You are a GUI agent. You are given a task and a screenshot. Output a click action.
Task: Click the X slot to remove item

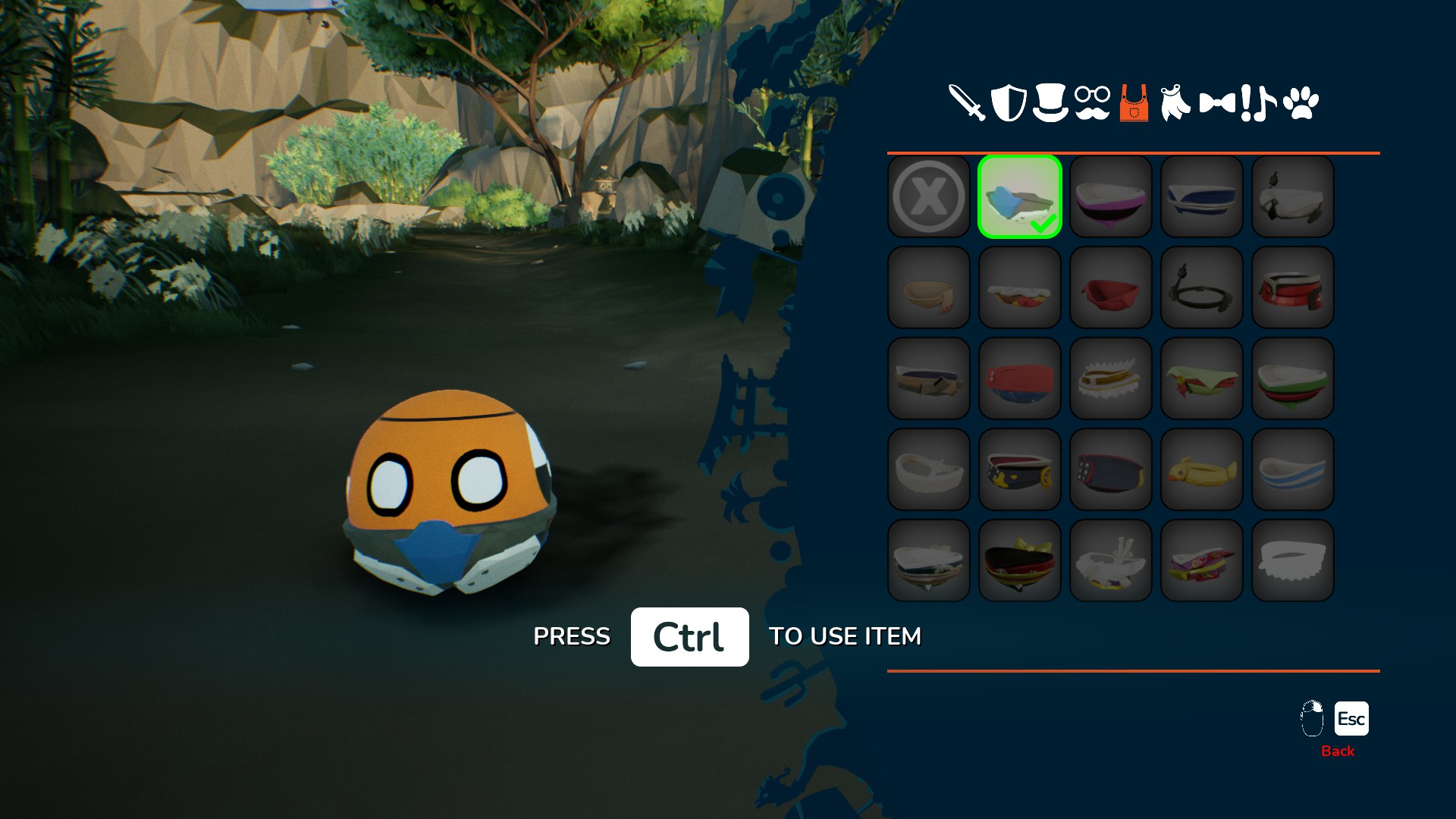(929, 196)
